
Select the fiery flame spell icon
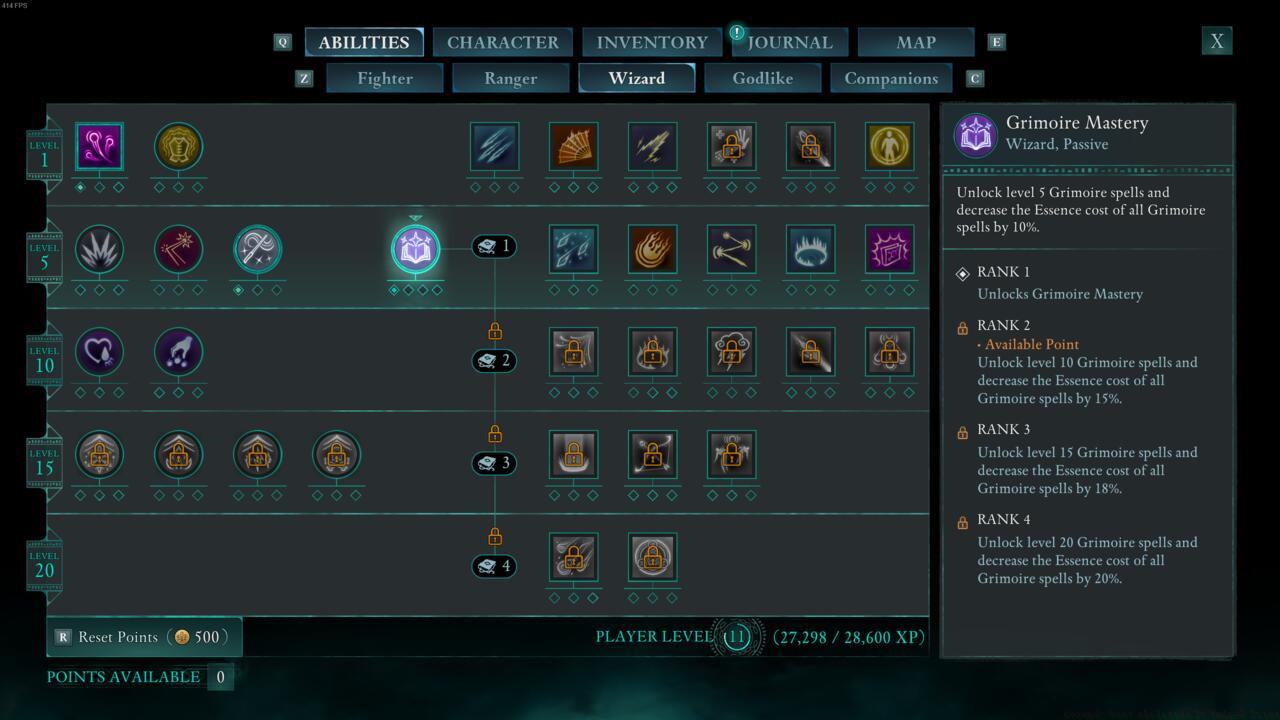(x=652, y=249)
